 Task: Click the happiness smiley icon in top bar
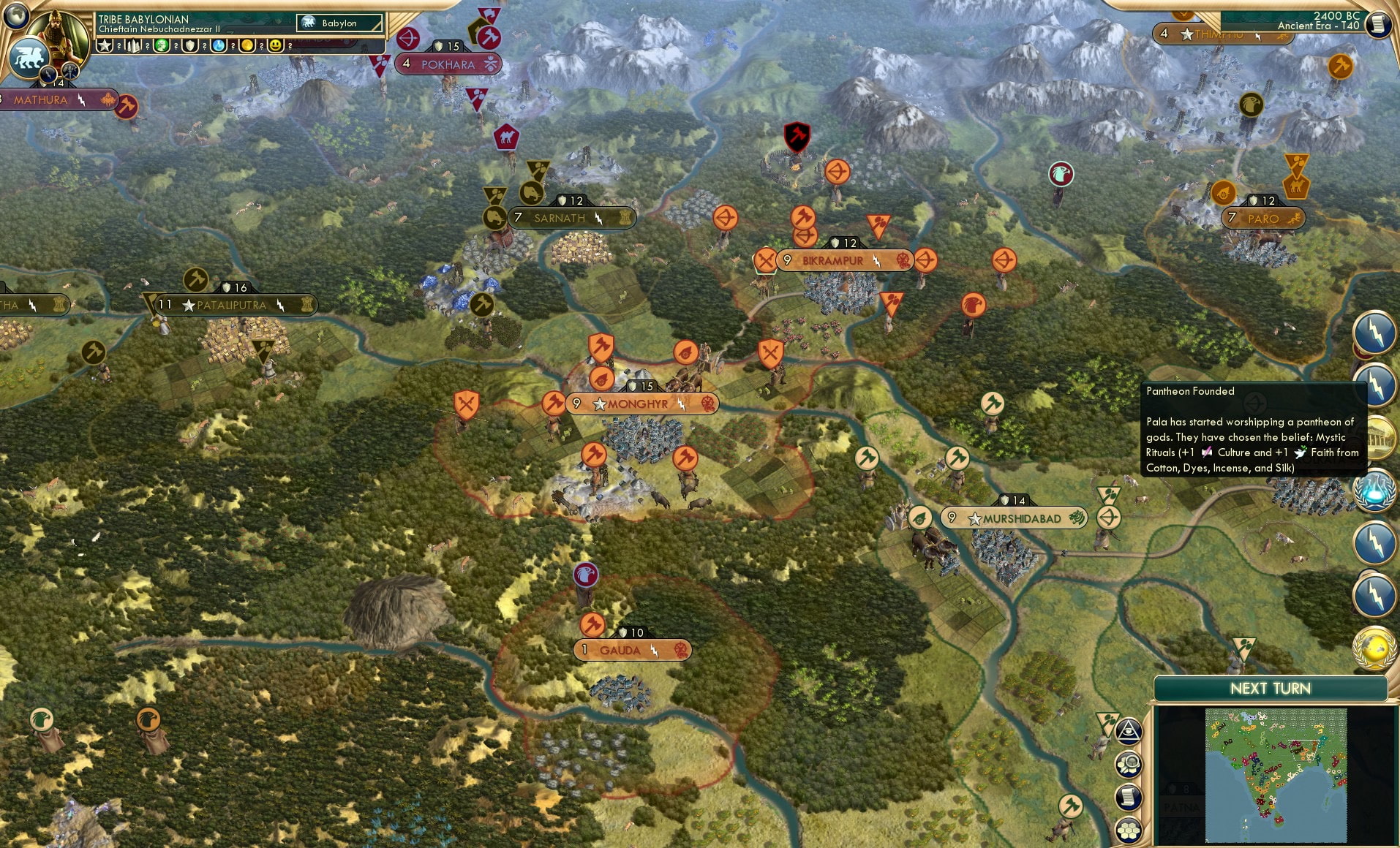[x=276, y=45]
